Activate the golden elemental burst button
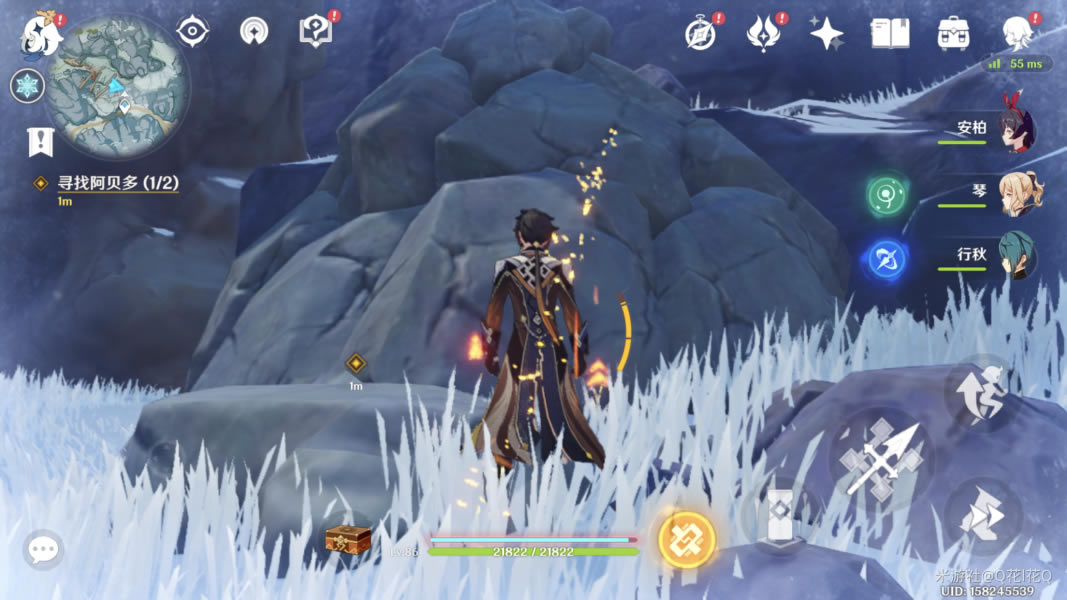The image size is (1067, 600). click(x=687, y=540)
